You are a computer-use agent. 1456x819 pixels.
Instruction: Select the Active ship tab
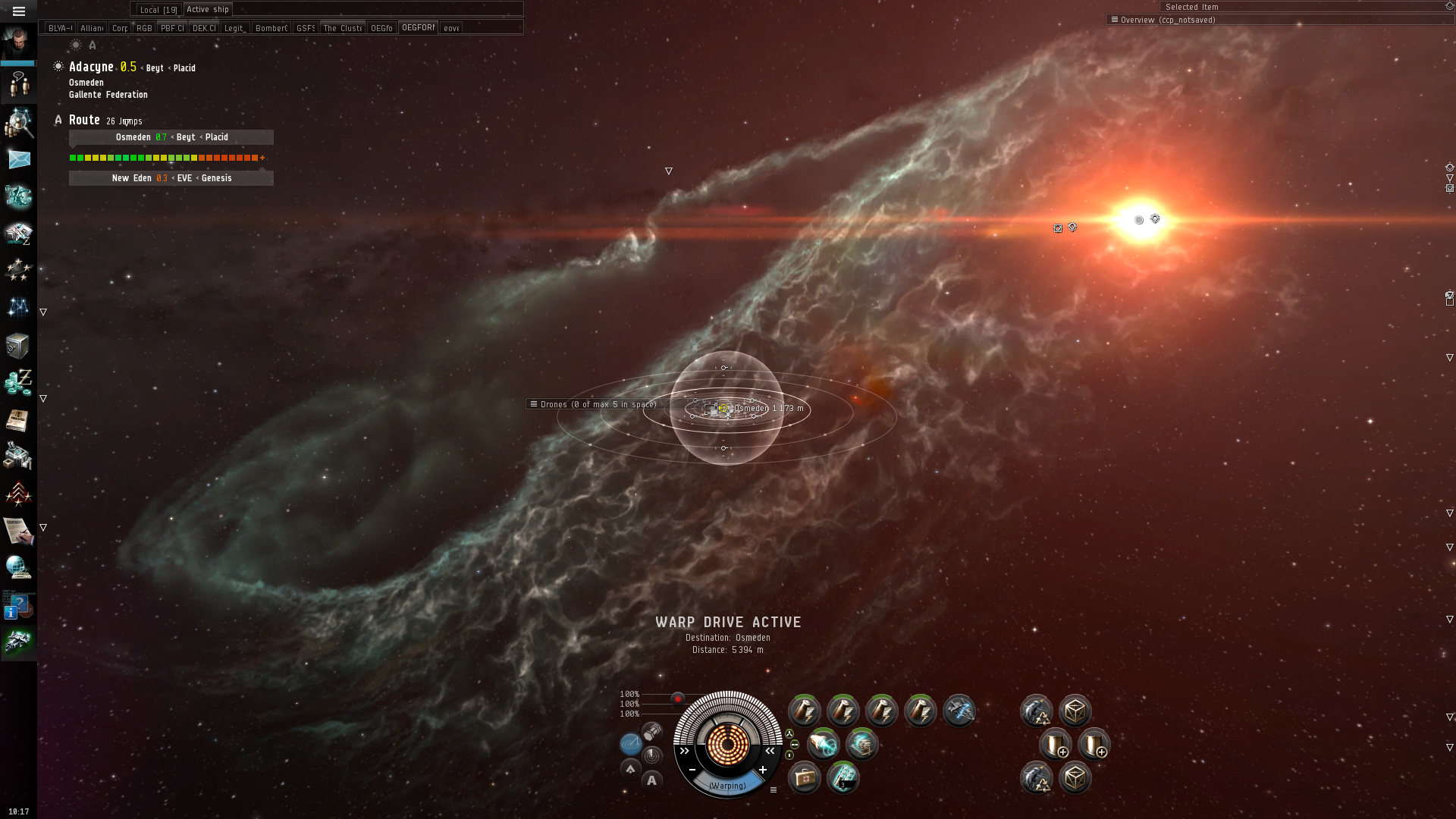click(x=207, y=10)
